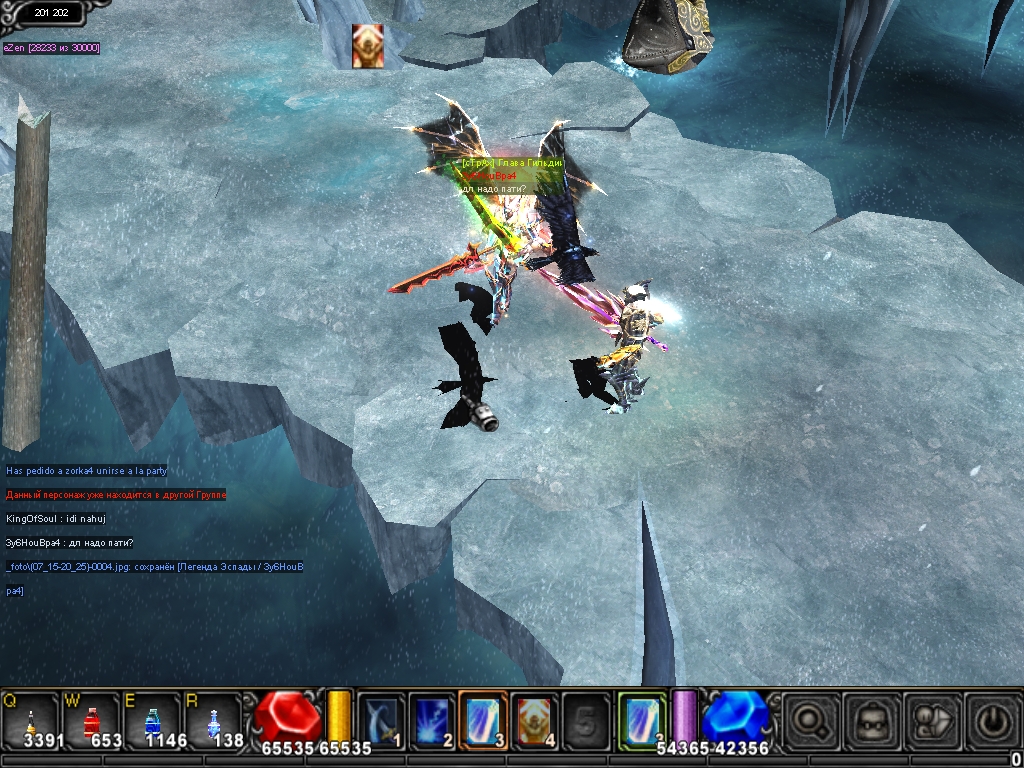Use the large blue mana potion in slot E

152,720
